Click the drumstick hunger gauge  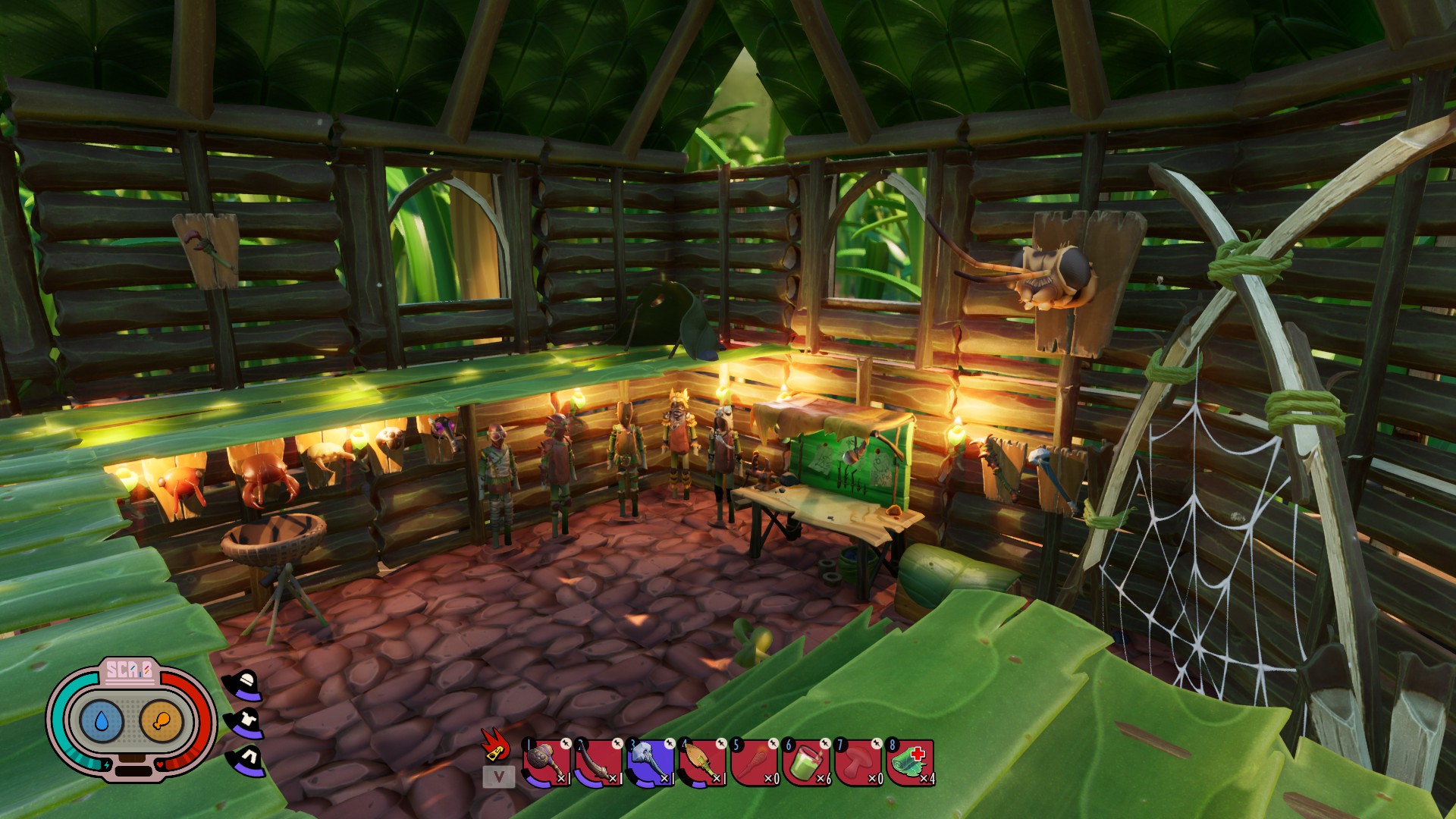(162, 720)
